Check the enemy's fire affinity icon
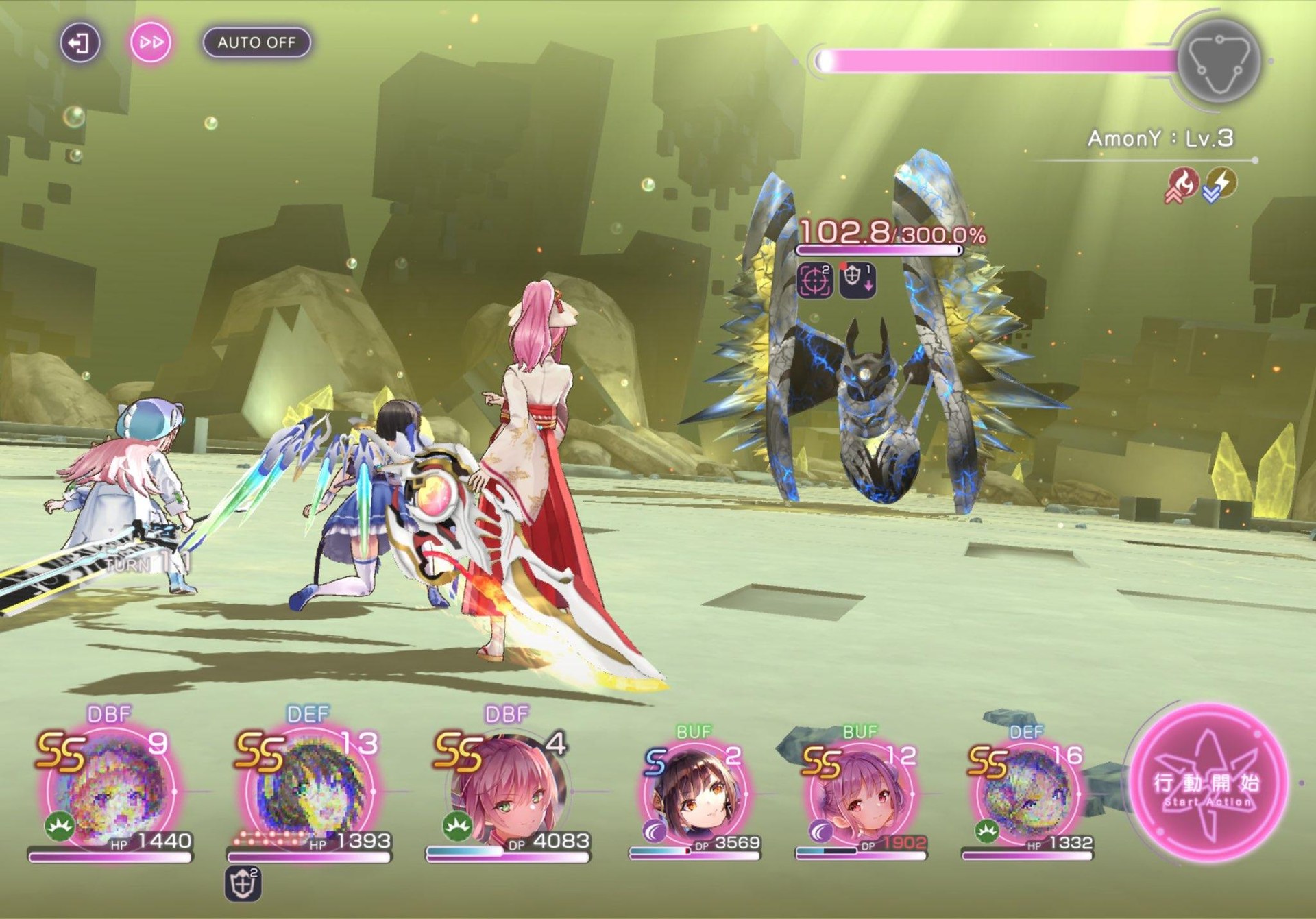This screenshot has height=919, width=1316. (1182, 184)
